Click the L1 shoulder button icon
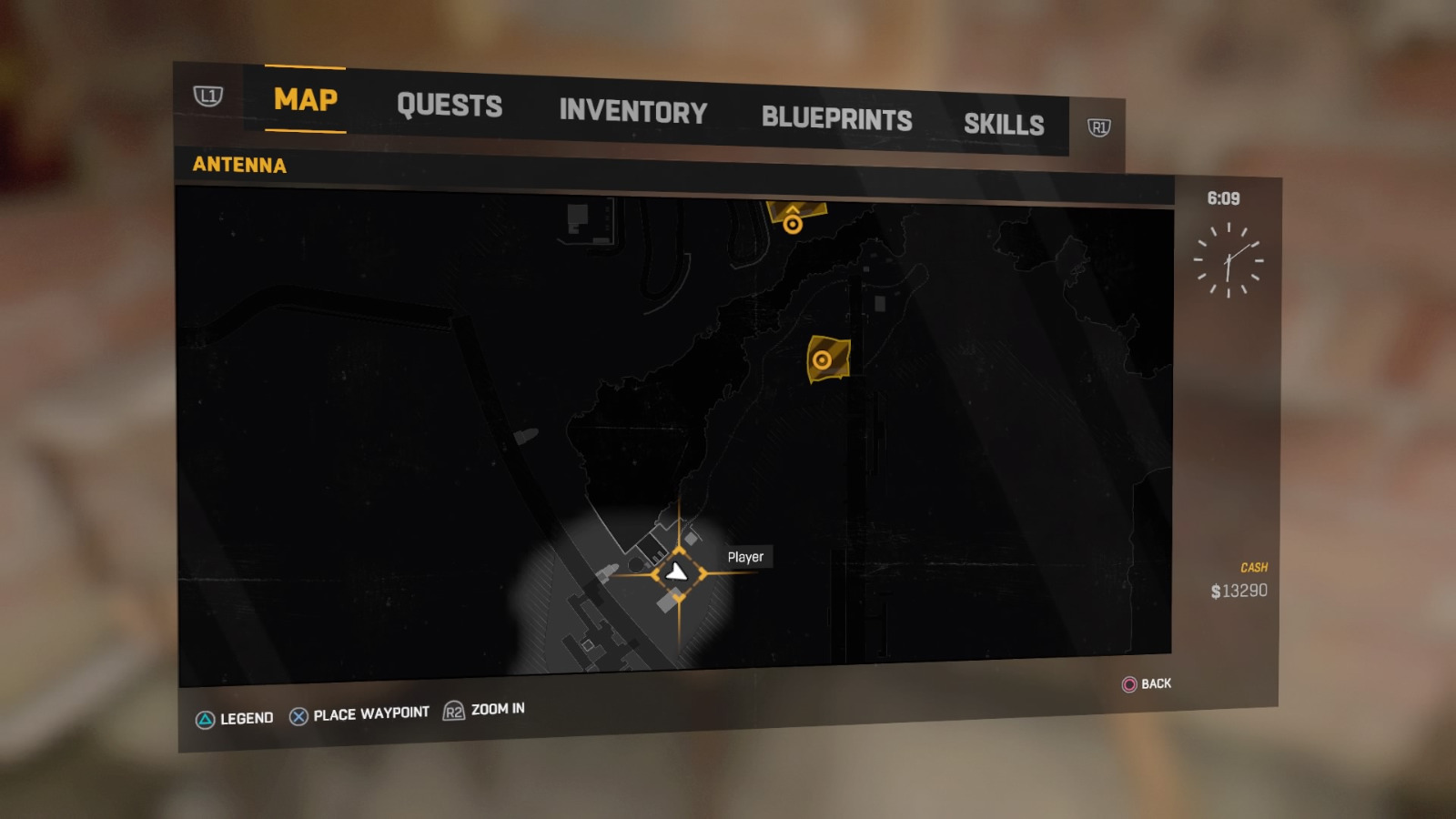The height and width of the screenshot is (819, 1456). tap(207, 95)
